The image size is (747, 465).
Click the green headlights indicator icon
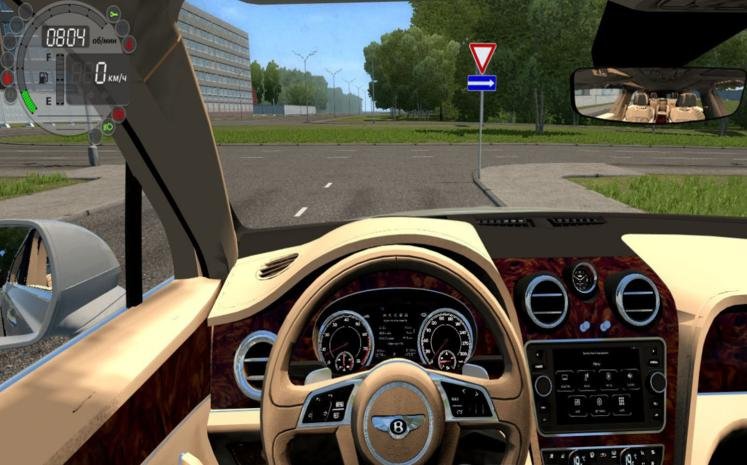tap(107, 127)
